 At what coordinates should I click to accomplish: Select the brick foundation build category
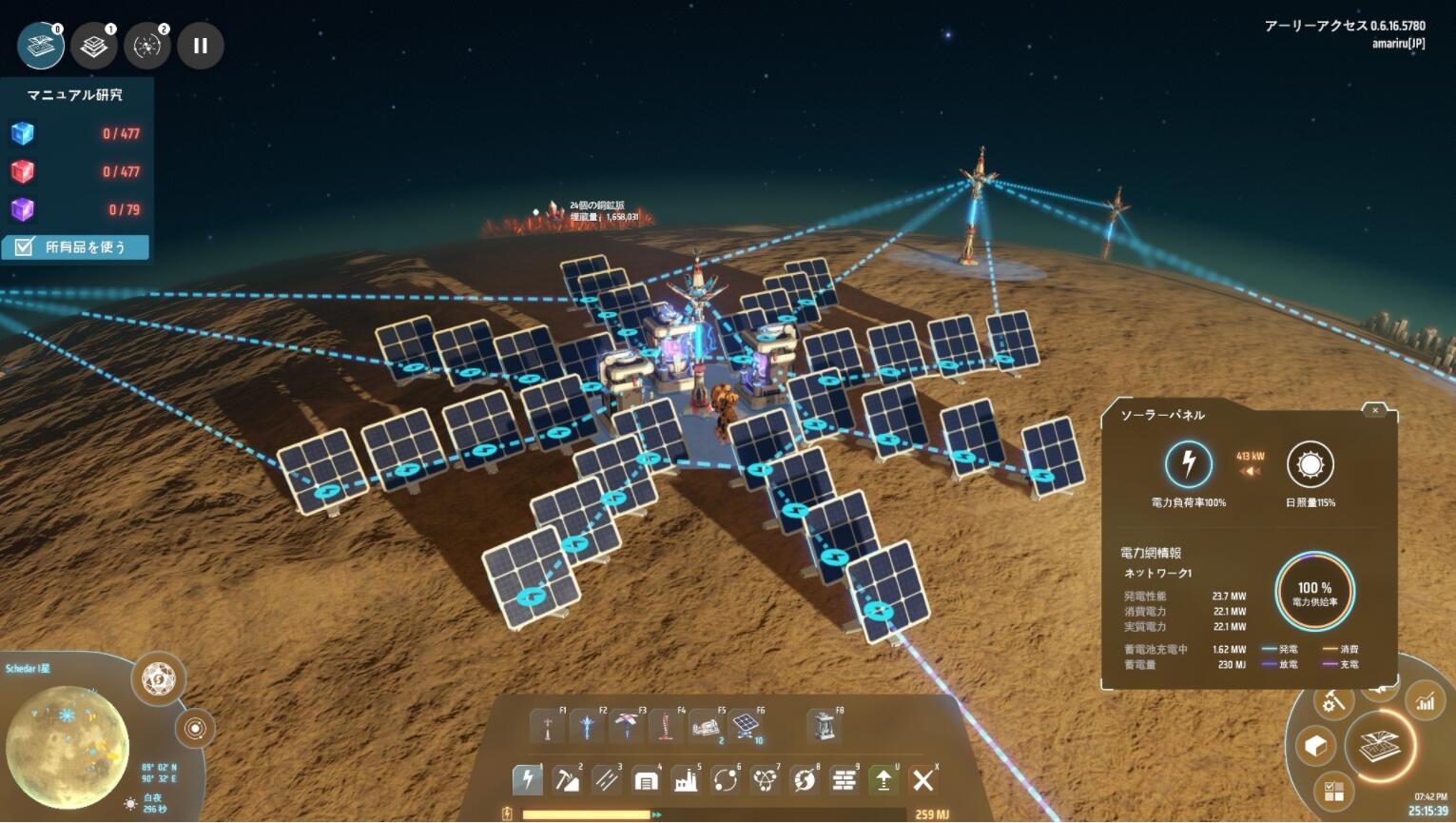click(x=844, y=780)
